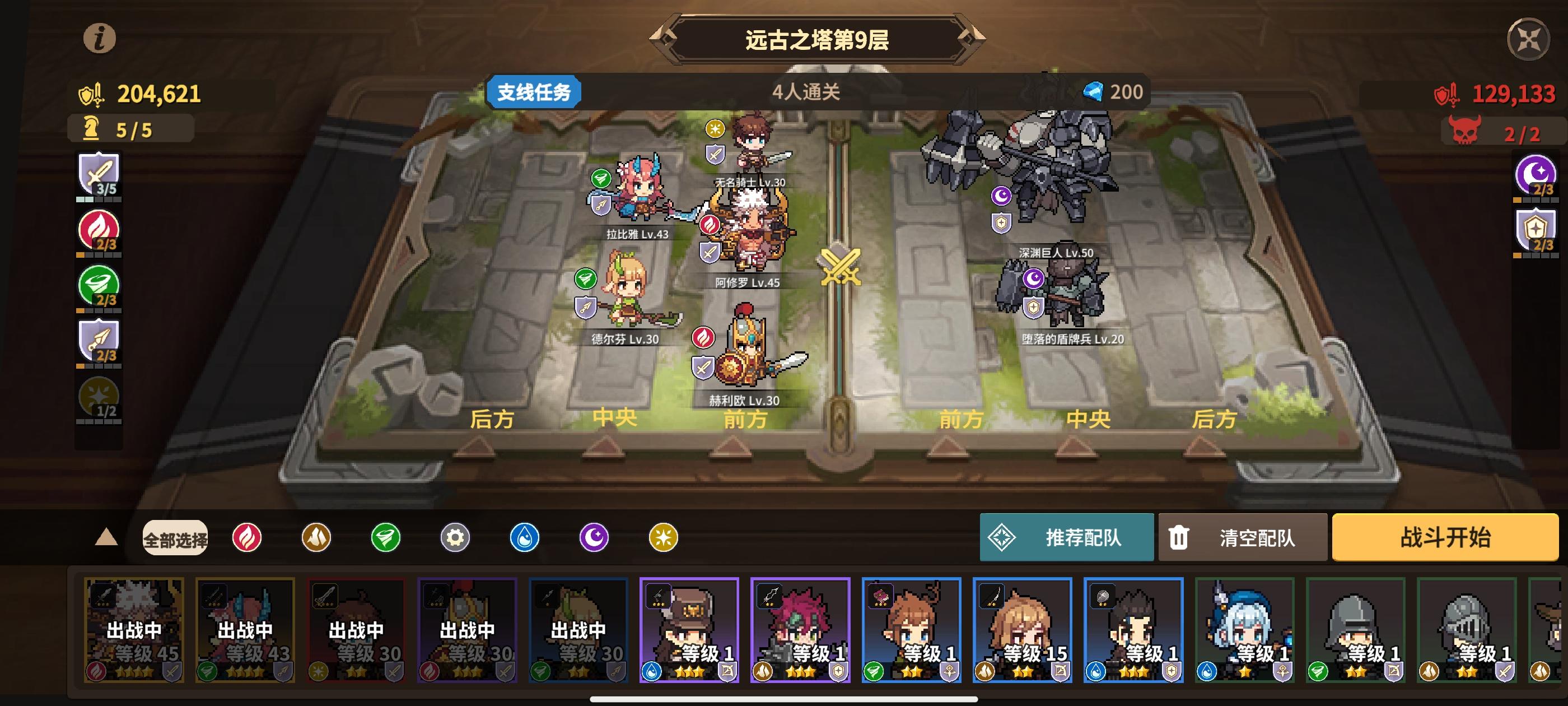Image resolution: width=1568 pixels, height=706 pixels.
Task: Click the exit icon at the top right
Action: pyautogui.click(x=1529, y=40)
